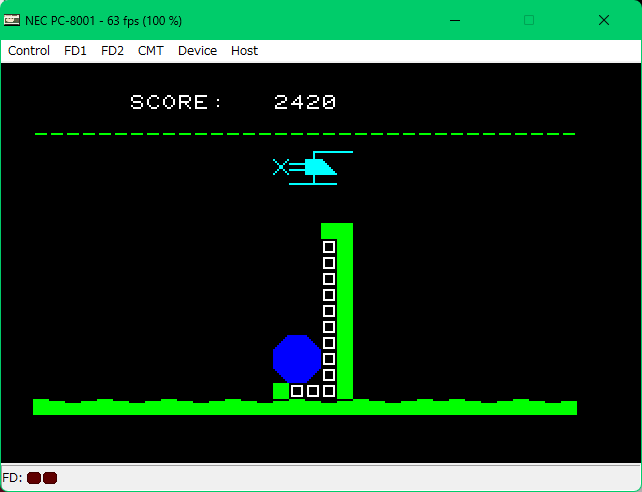Open the Device menu
The width and height of the screenshot is (642, 492).
tap(197, 51)
